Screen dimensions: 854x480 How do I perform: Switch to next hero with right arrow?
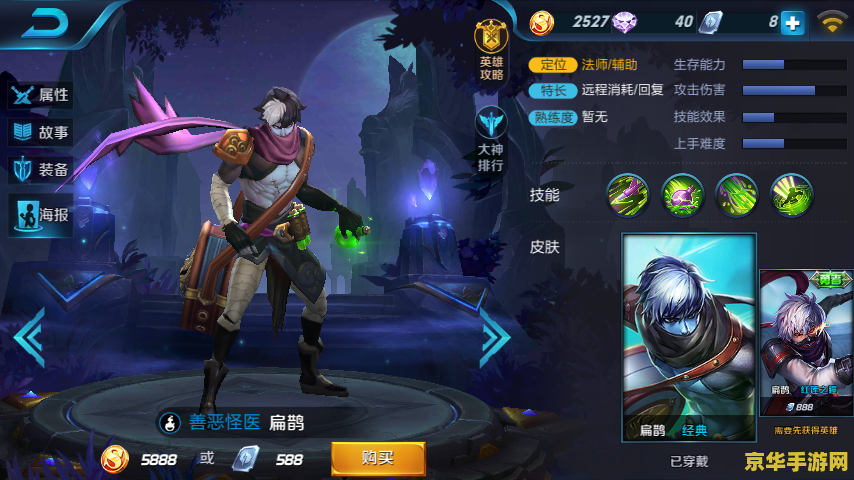pyautogui.click(x=496, y=336)
